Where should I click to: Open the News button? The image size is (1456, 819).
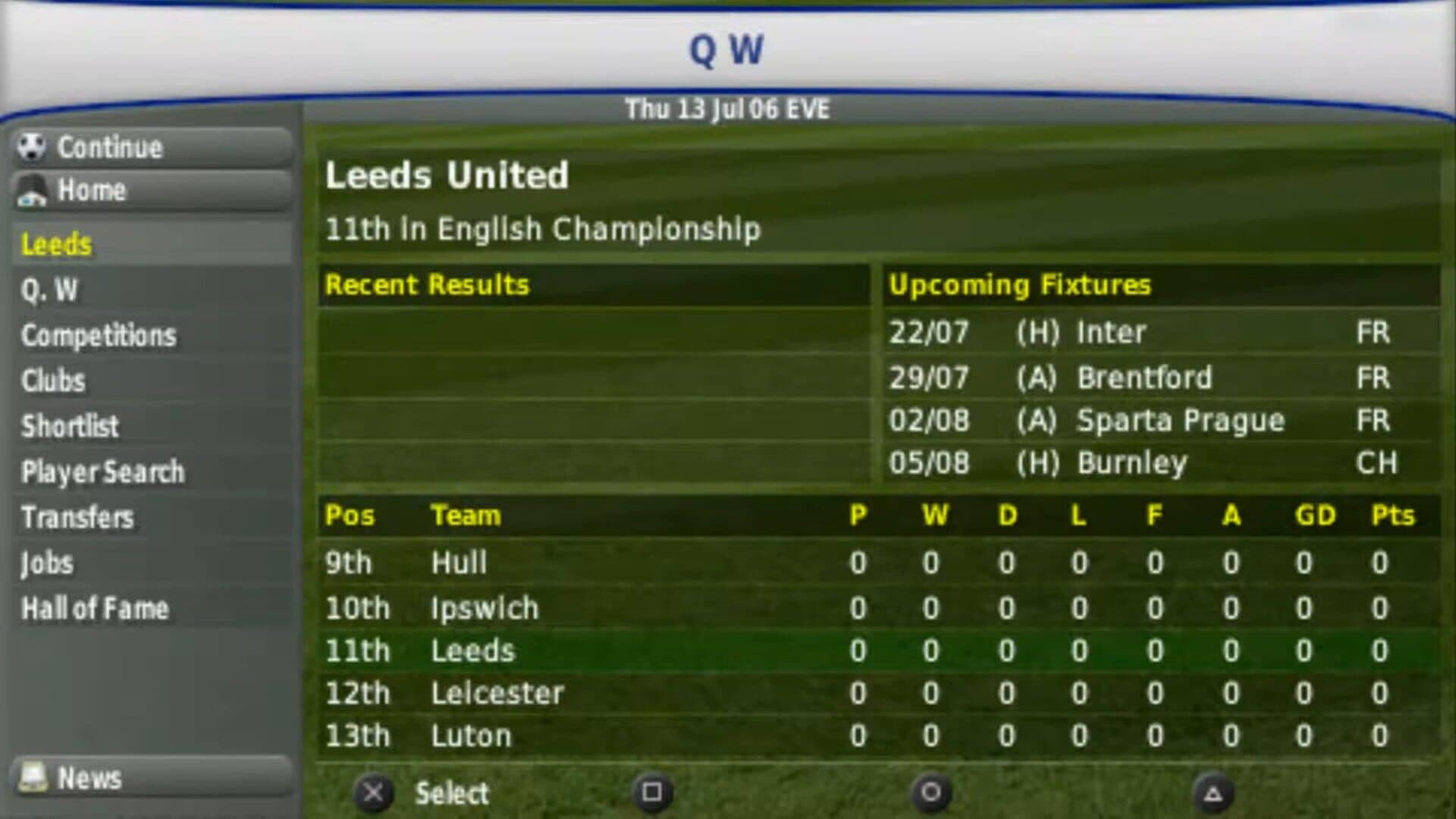(152, 778)
